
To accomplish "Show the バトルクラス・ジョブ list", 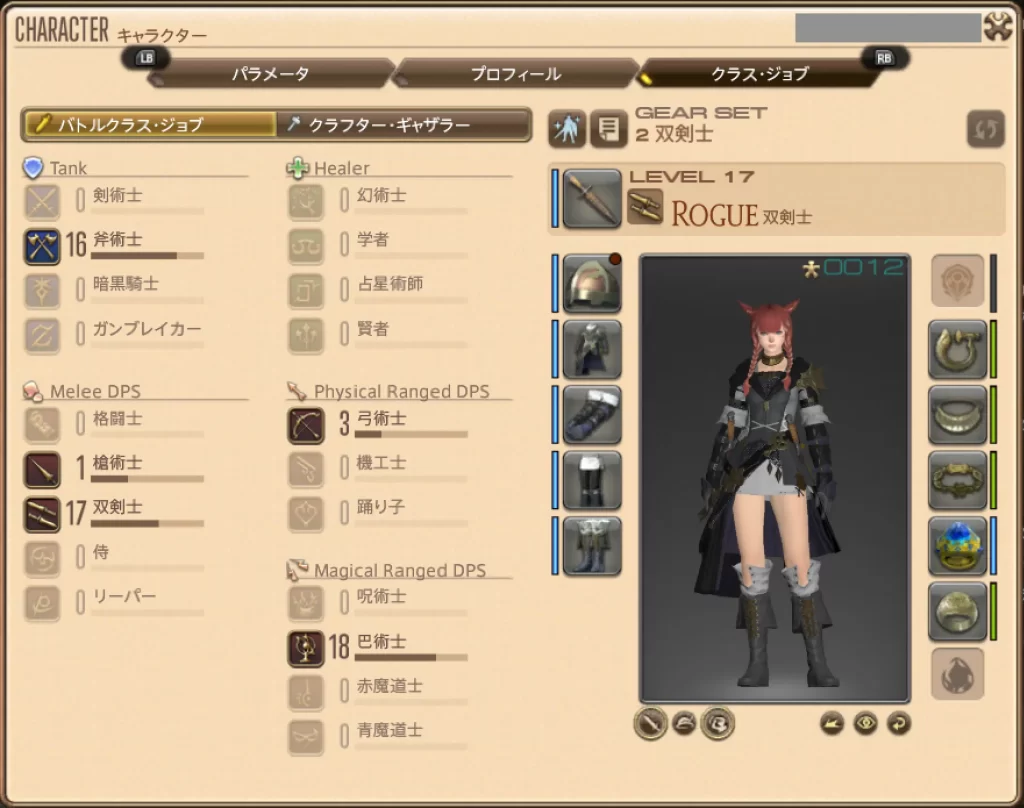I will (150, 125).
